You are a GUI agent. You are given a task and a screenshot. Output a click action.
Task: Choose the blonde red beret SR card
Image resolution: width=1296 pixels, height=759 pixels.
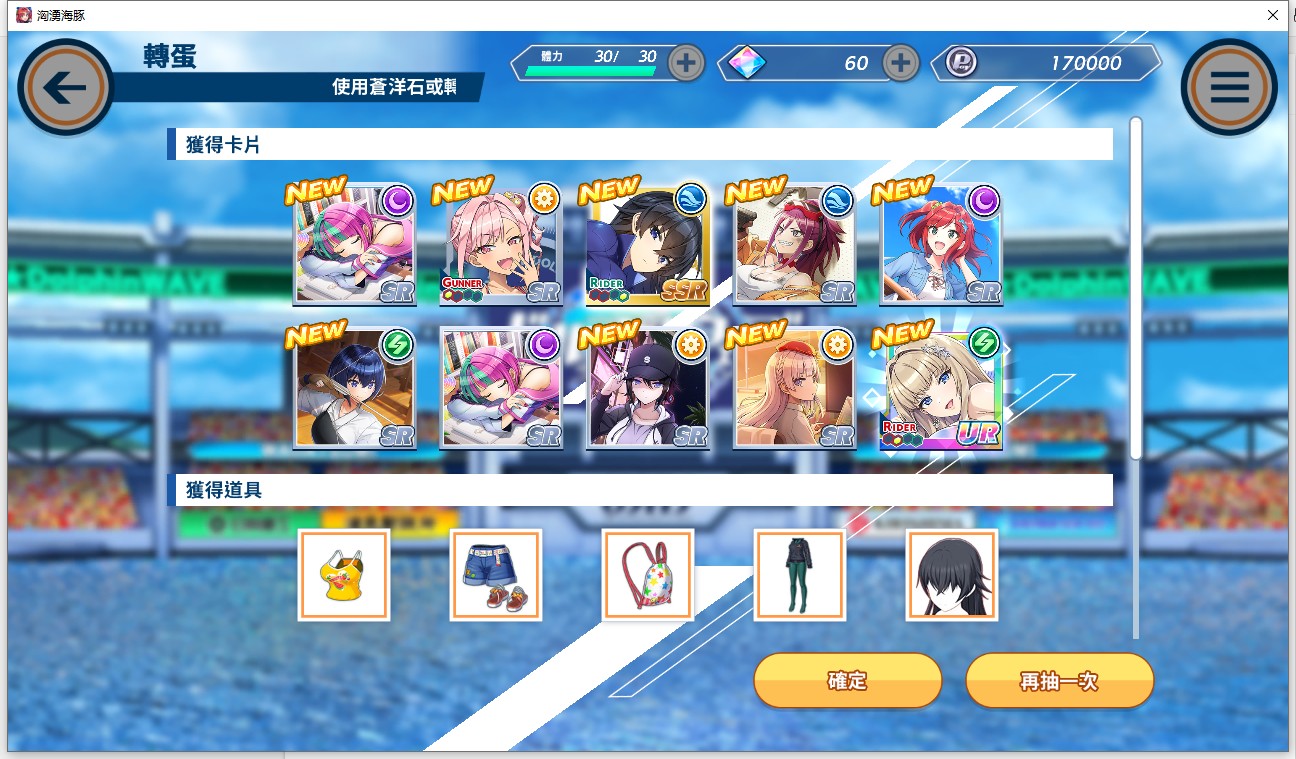[794, 389]
